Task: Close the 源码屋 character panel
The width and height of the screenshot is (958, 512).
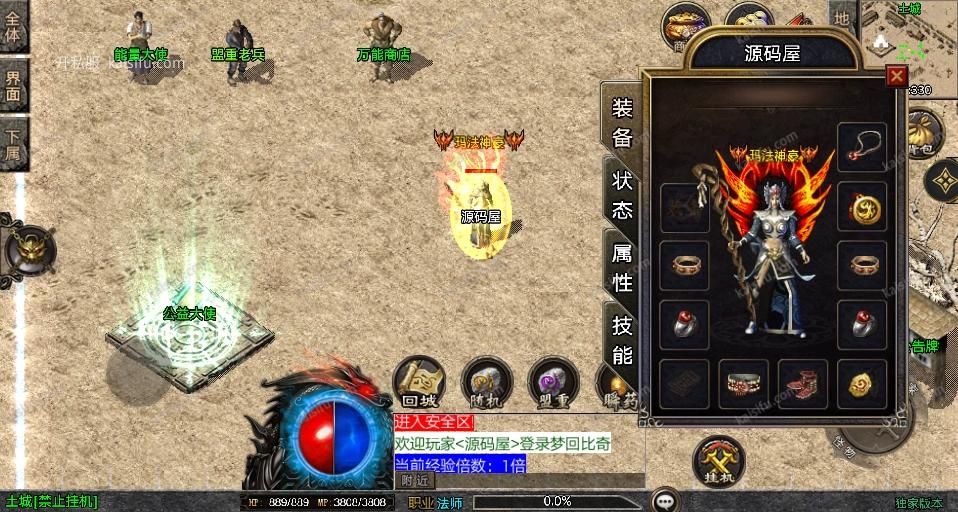Action: (x=896, y=76)
